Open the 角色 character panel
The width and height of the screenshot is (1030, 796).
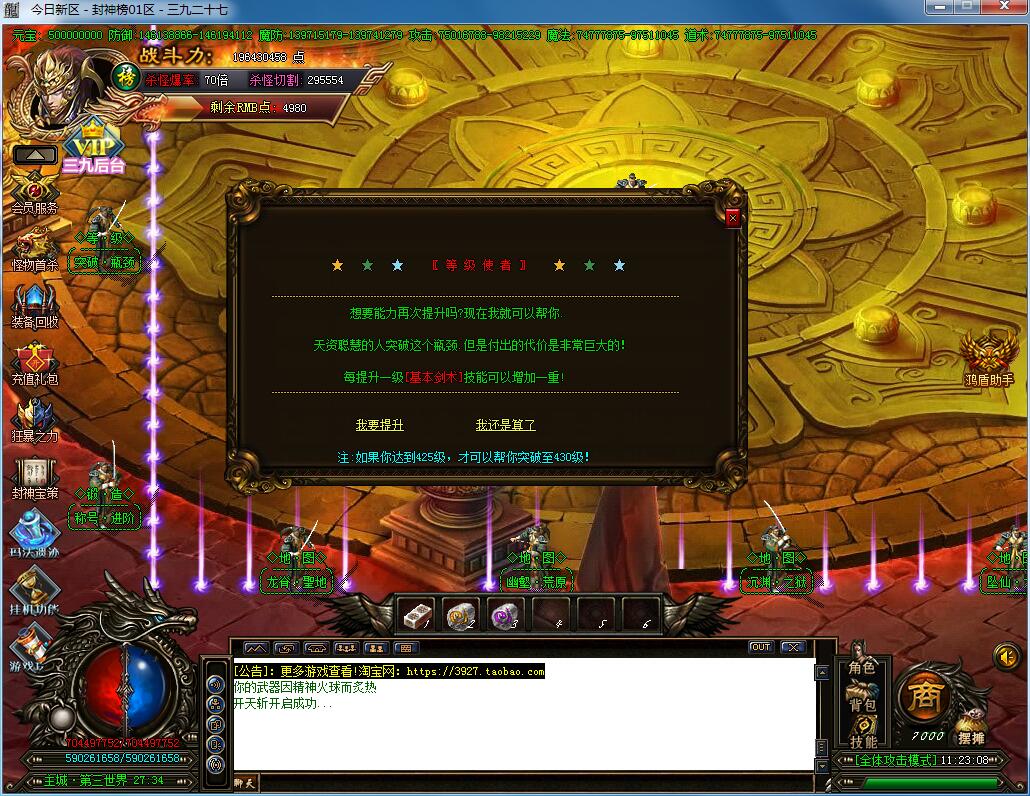(862, 668)
